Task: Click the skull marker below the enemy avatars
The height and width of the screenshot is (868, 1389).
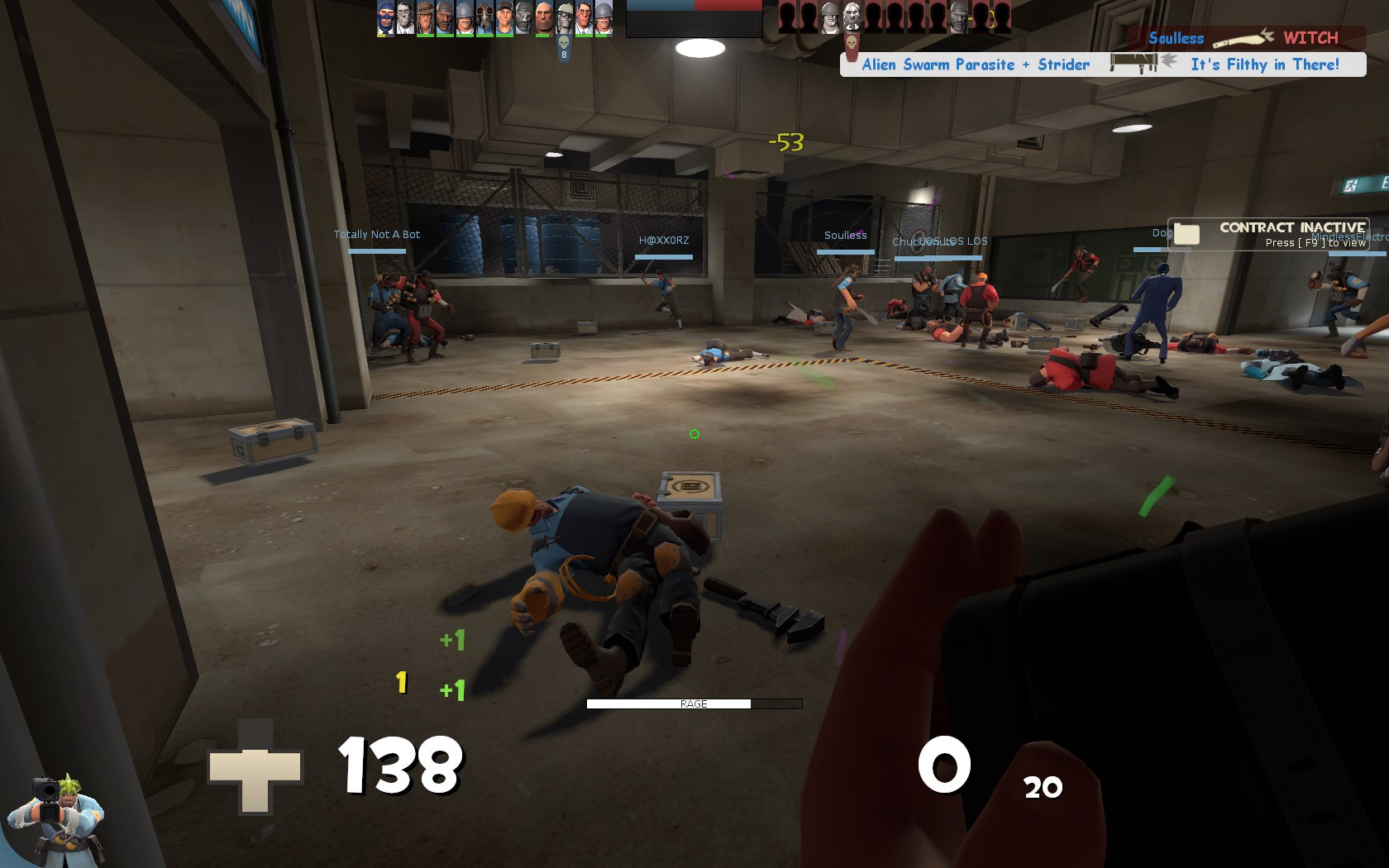Action: (852, 41)
